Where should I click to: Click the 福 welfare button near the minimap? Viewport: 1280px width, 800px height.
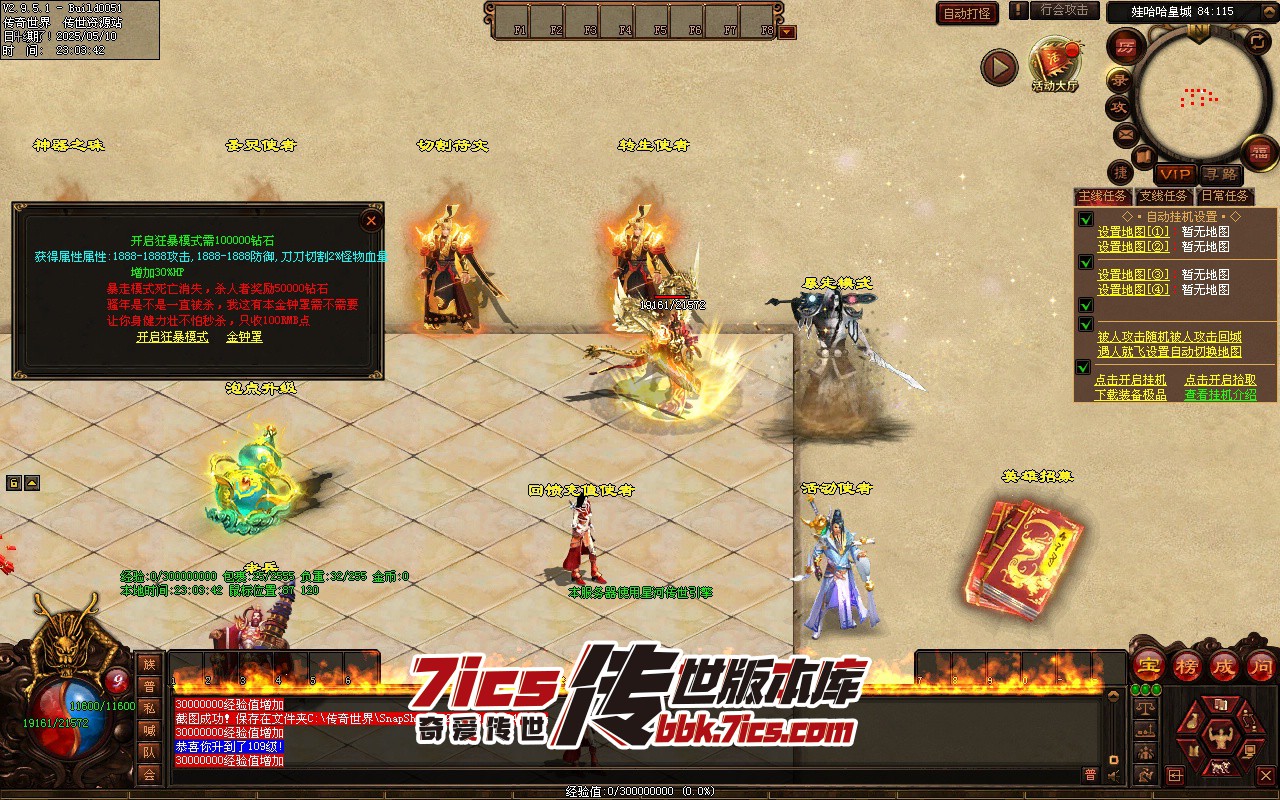(x=1258, y=152)
